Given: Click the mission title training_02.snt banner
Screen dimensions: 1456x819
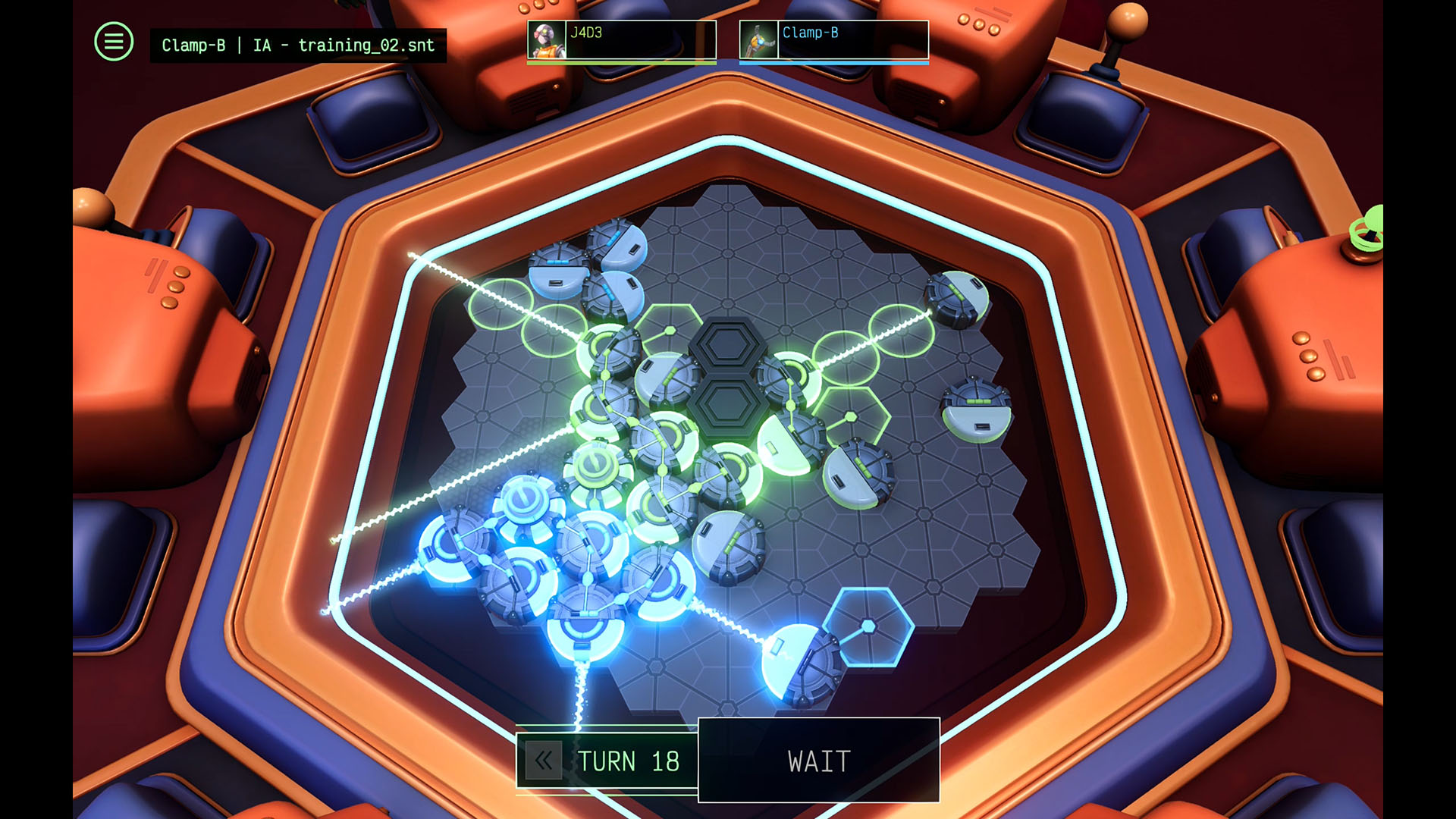Looking at the screenshot, I should [298, 45].
